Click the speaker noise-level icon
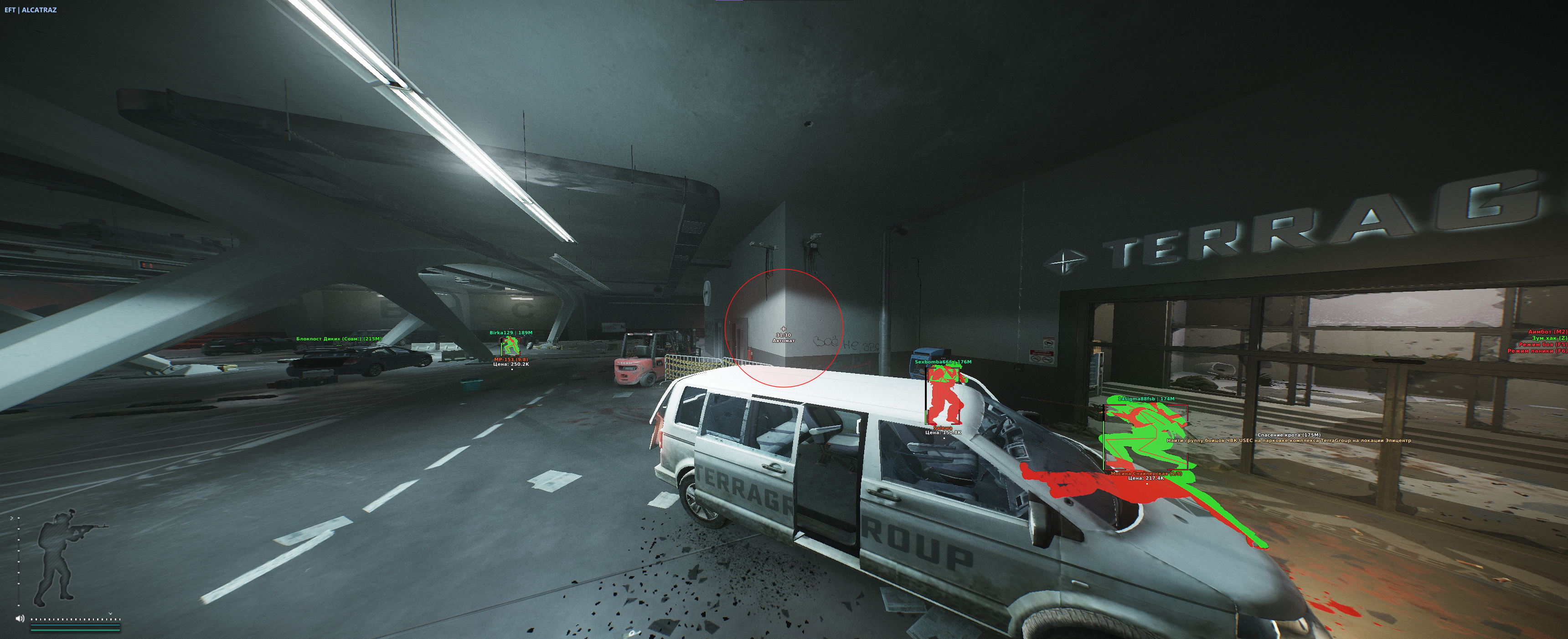This screenshot has height=639, width=1568. (20, 618)
